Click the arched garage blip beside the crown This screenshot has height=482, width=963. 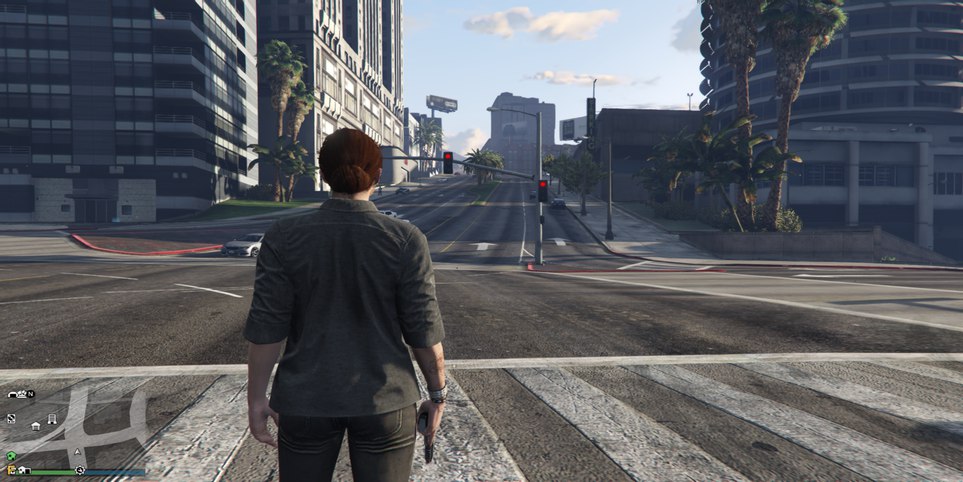coord(12,395)
